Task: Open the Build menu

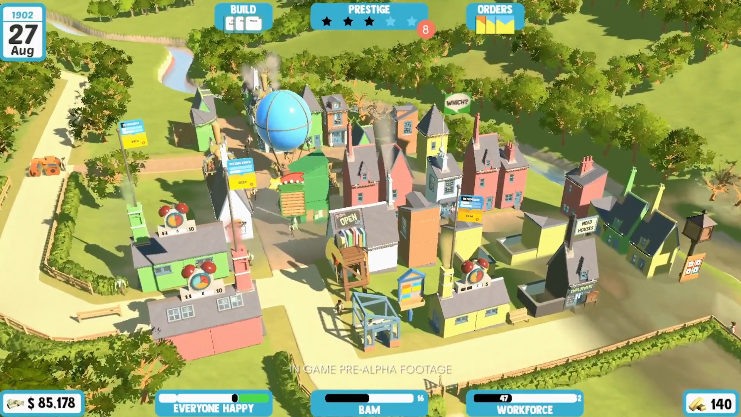Action: [243, 17]
